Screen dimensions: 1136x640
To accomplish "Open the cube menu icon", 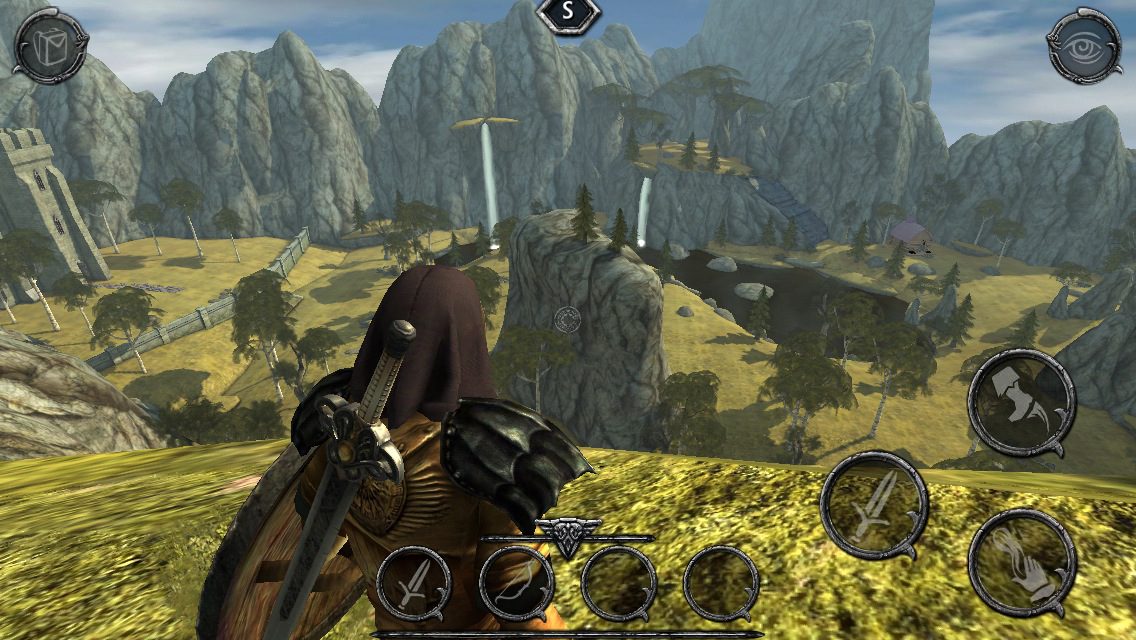I will point(51,45).
